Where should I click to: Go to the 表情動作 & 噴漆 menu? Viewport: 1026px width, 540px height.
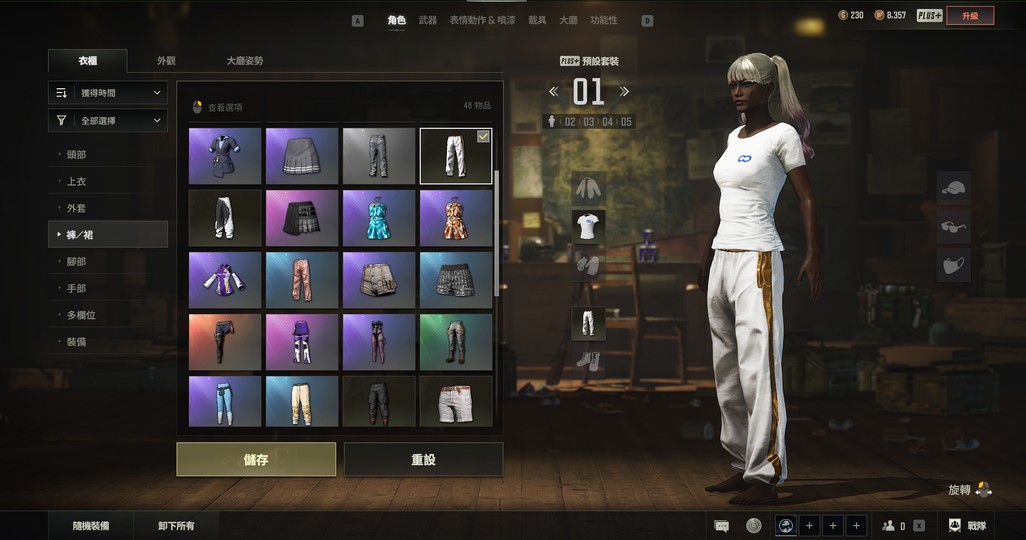(x=483, y=20)
